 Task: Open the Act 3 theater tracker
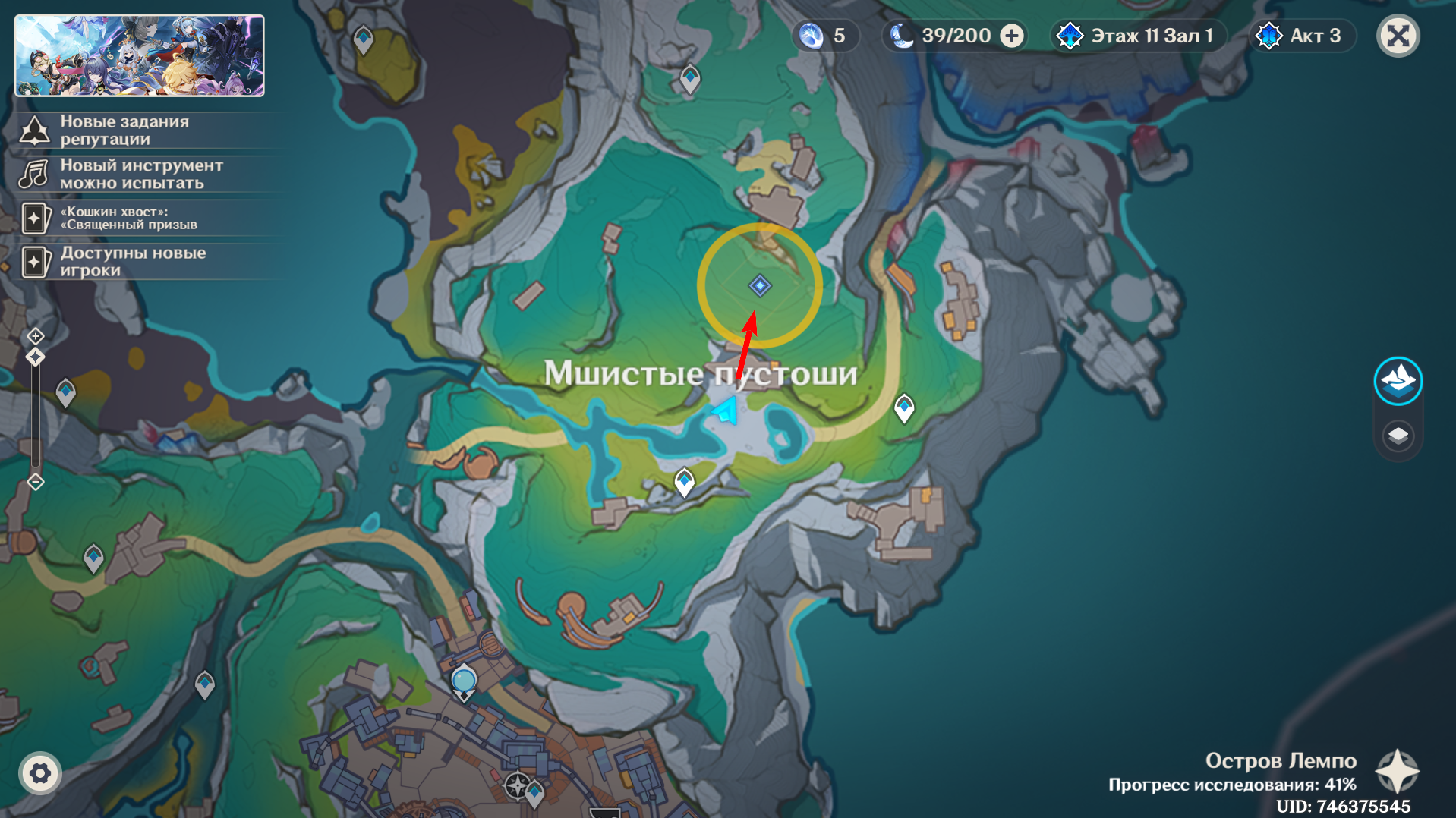pyautogui.click(x=1302, y=36)
